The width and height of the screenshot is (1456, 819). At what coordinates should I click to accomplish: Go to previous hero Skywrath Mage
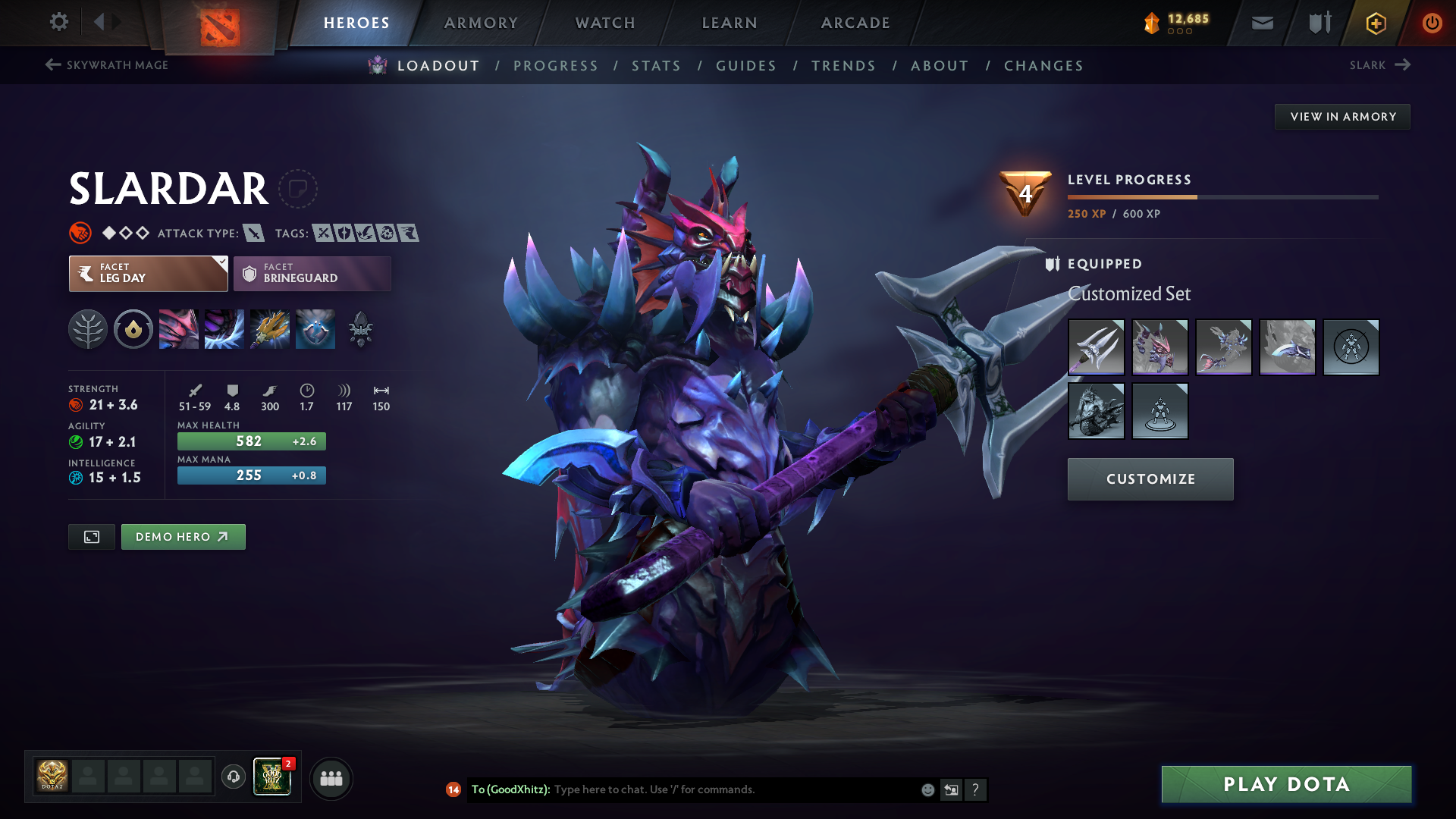click(x=107, y=65)
